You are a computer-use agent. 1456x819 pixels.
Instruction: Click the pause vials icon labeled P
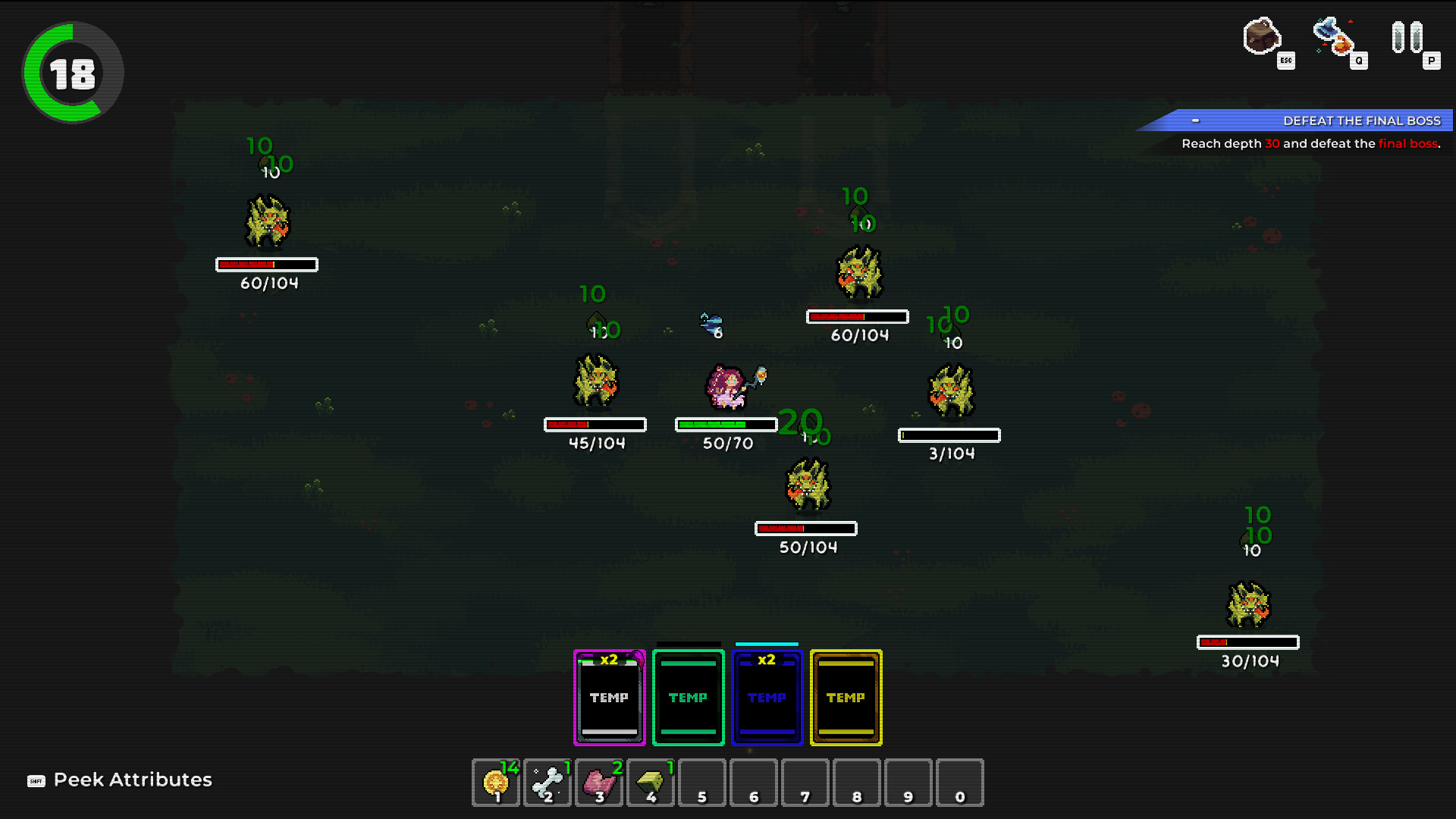point(1407,36)
